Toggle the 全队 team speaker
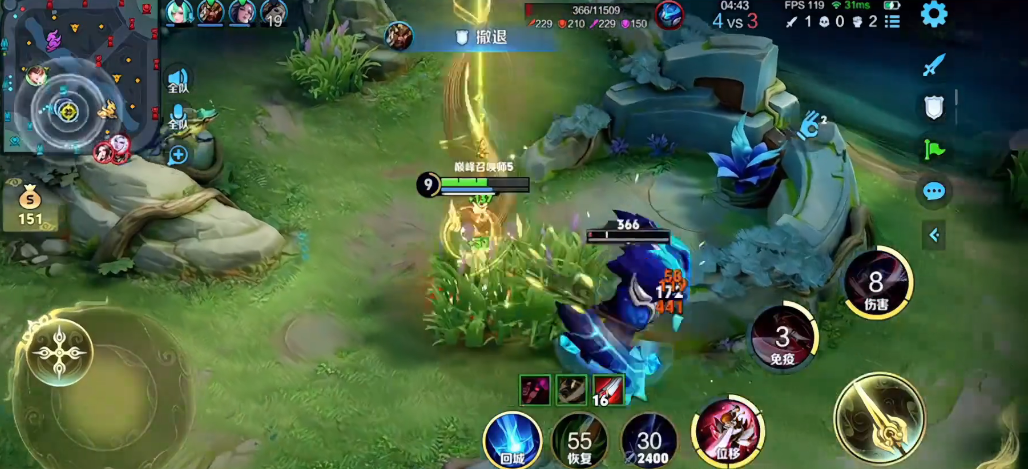 (x=178, y=80)
